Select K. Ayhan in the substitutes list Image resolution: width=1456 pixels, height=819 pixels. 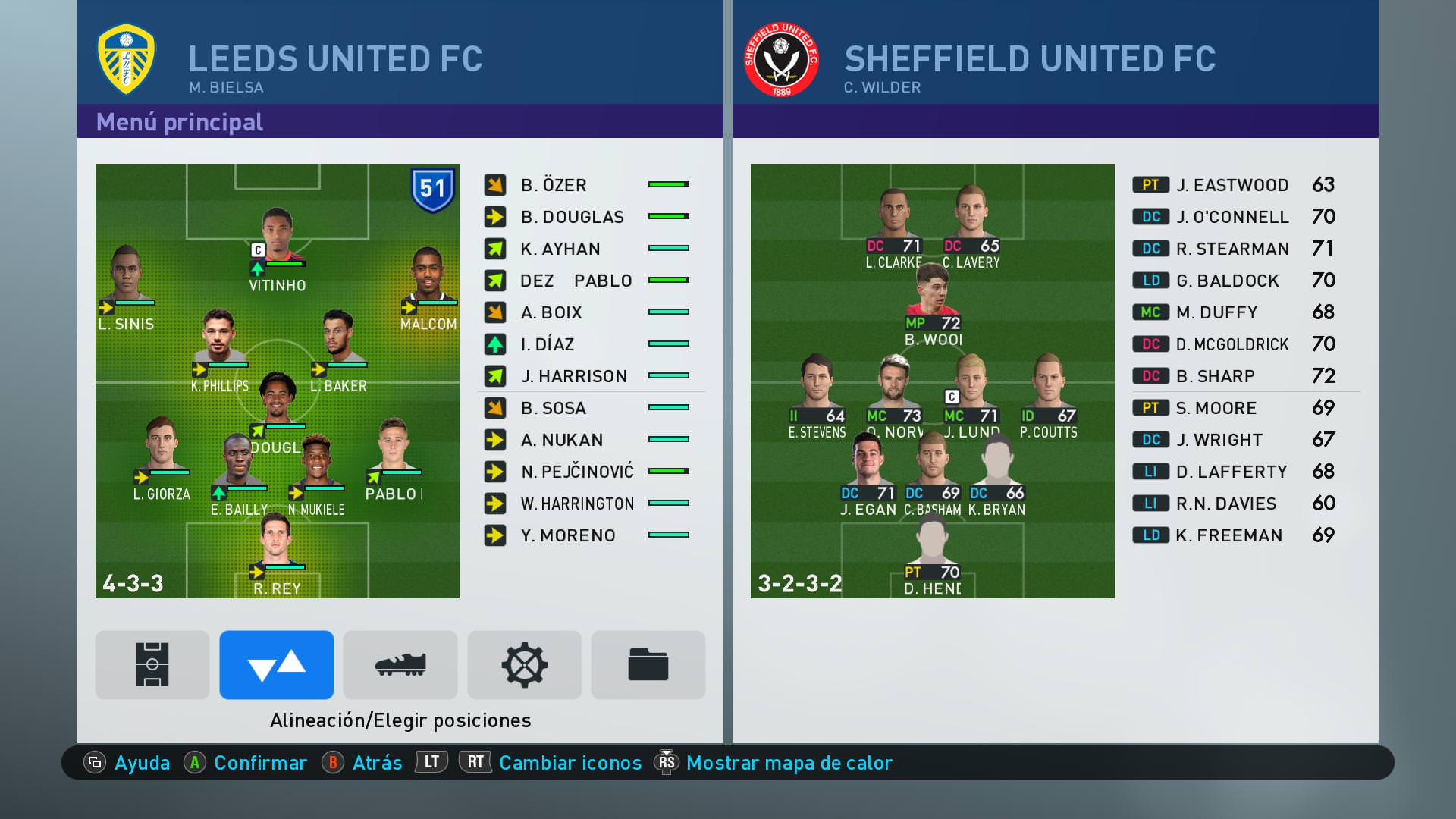coord(560,249)
